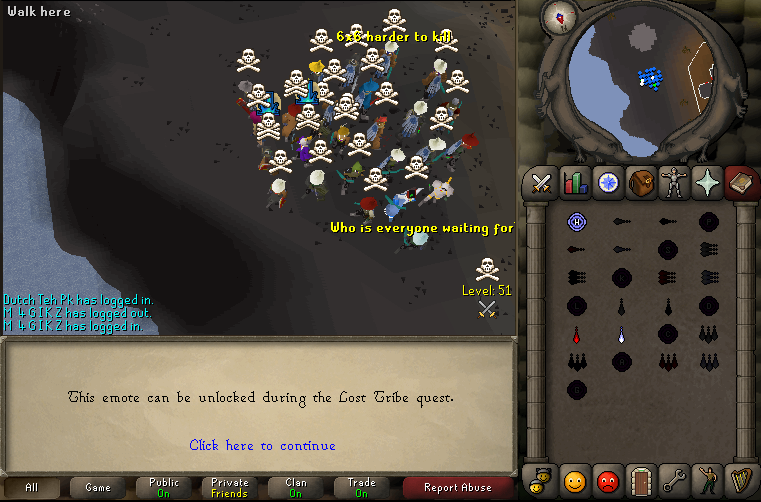Change the Private chat filter
This screenshot has height=502, width=761.
tap(230, 488)
